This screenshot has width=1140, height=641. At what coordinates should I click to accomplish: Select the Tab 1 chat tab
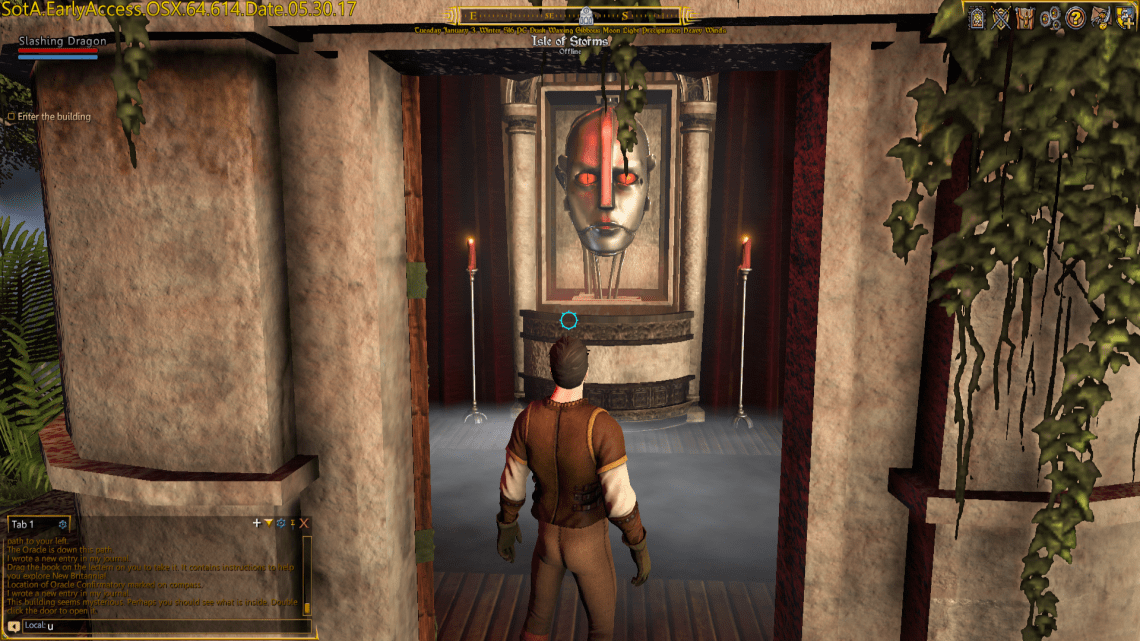point(23,524)
